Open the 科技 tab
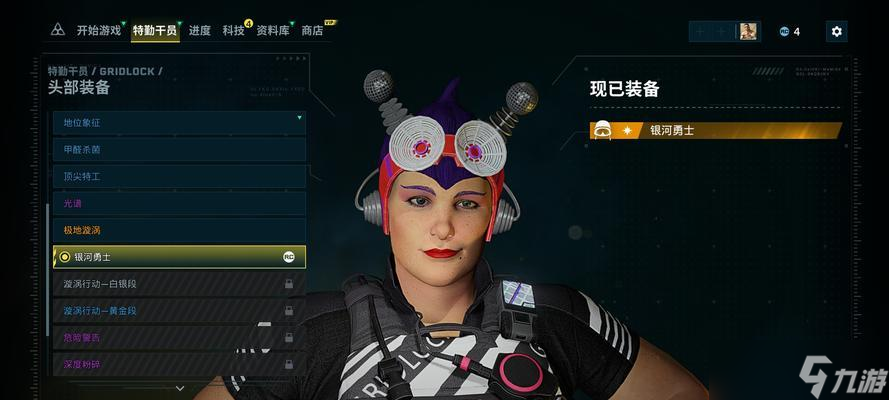889x400 pixels. point(234,31)
